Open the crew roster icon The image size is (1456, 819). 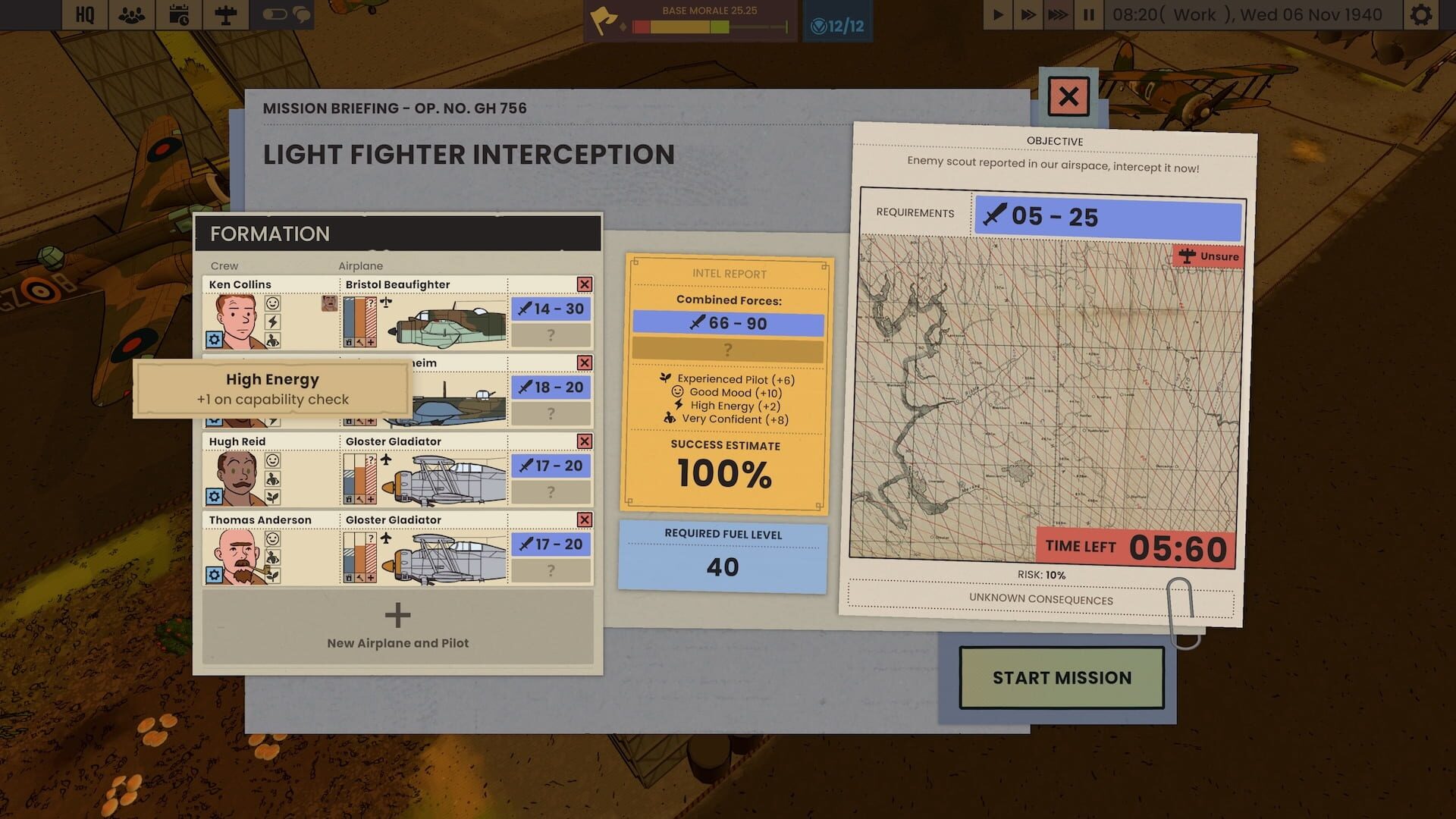(x=130, y=14)
